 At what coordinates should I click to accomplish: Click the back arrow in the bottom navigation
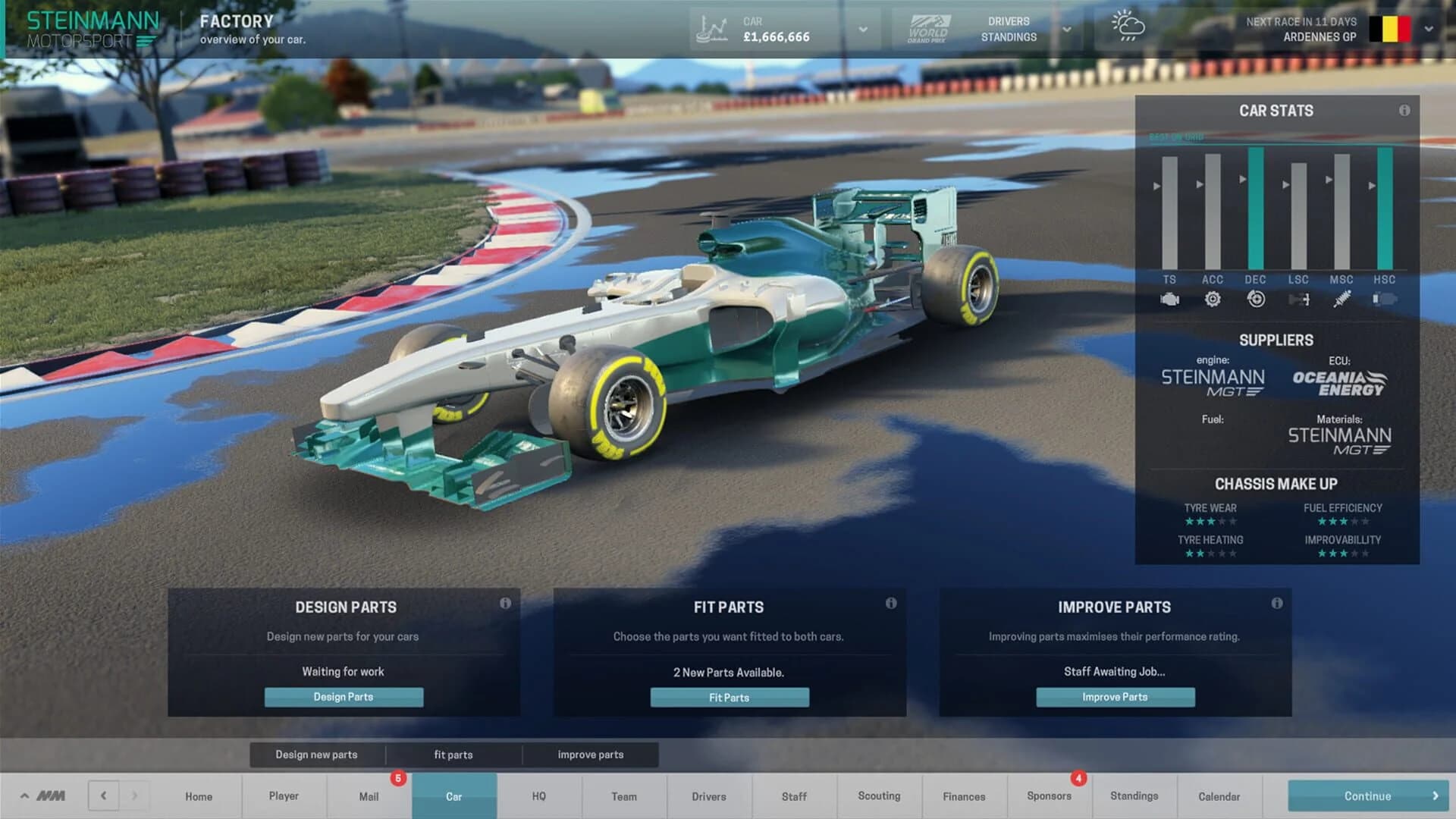click(x=104, y=796)
